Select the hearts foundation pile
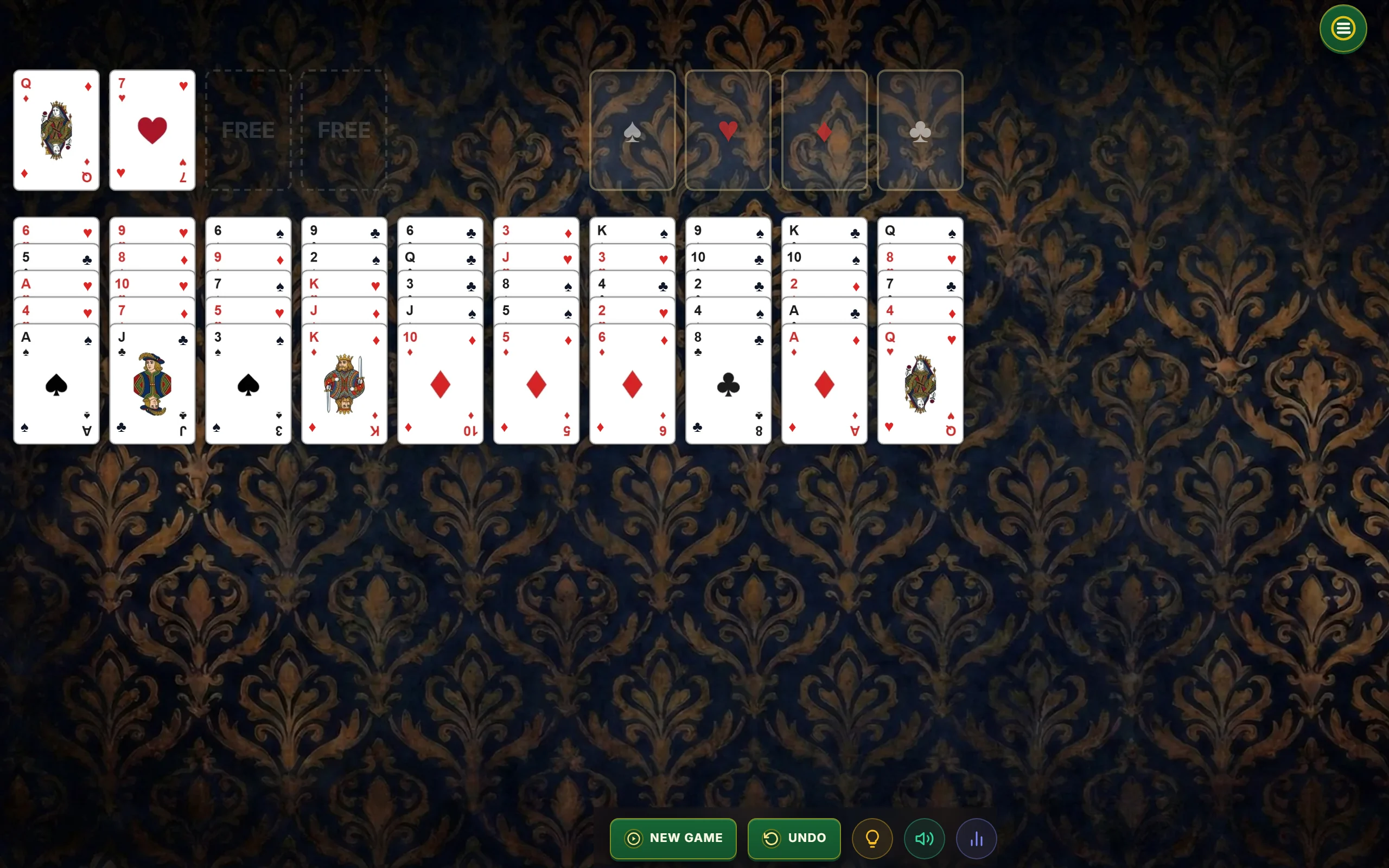The height and width of the screenshot is (868, 1389). pyautogui.click(x=728, y=130)
